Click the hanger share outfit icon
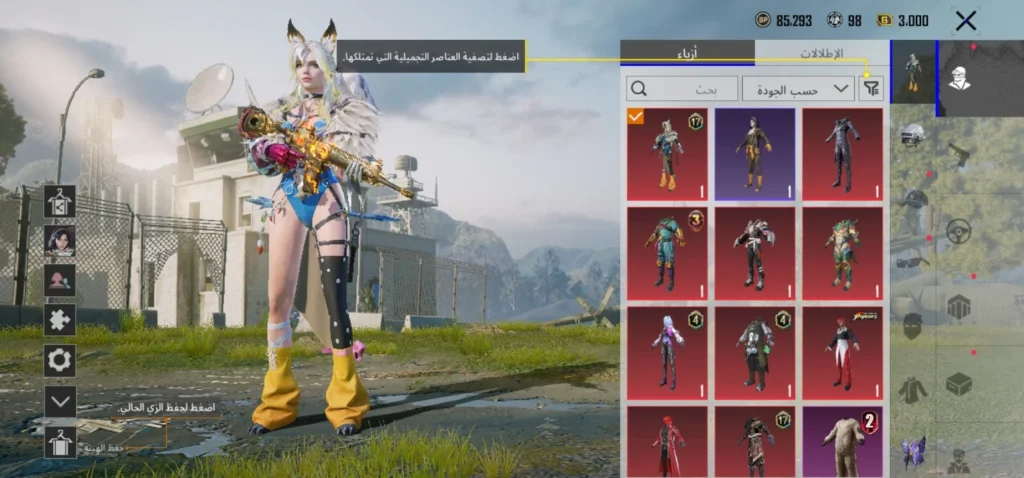 [60, 200]
